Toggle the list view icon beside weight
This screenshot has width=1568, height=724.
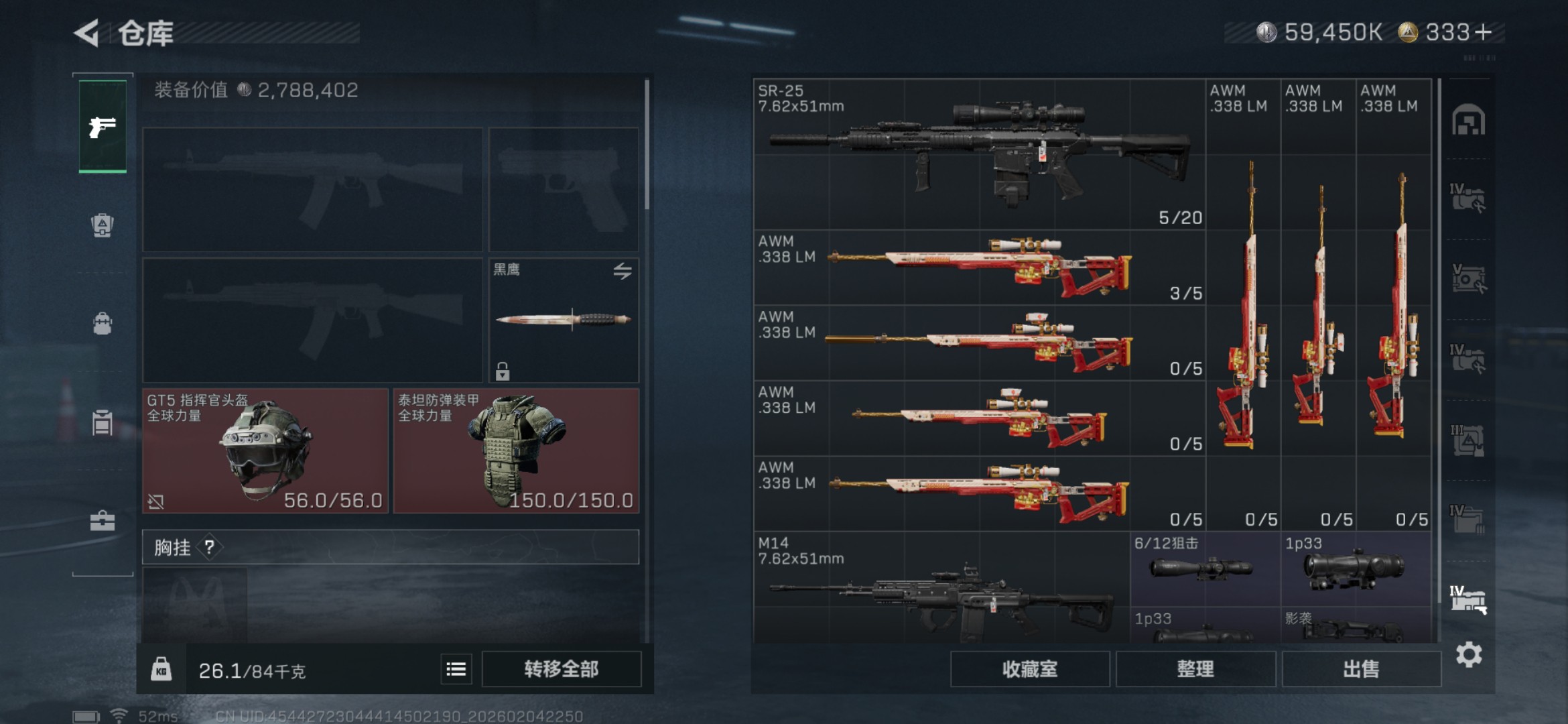(x=456, y=669)
